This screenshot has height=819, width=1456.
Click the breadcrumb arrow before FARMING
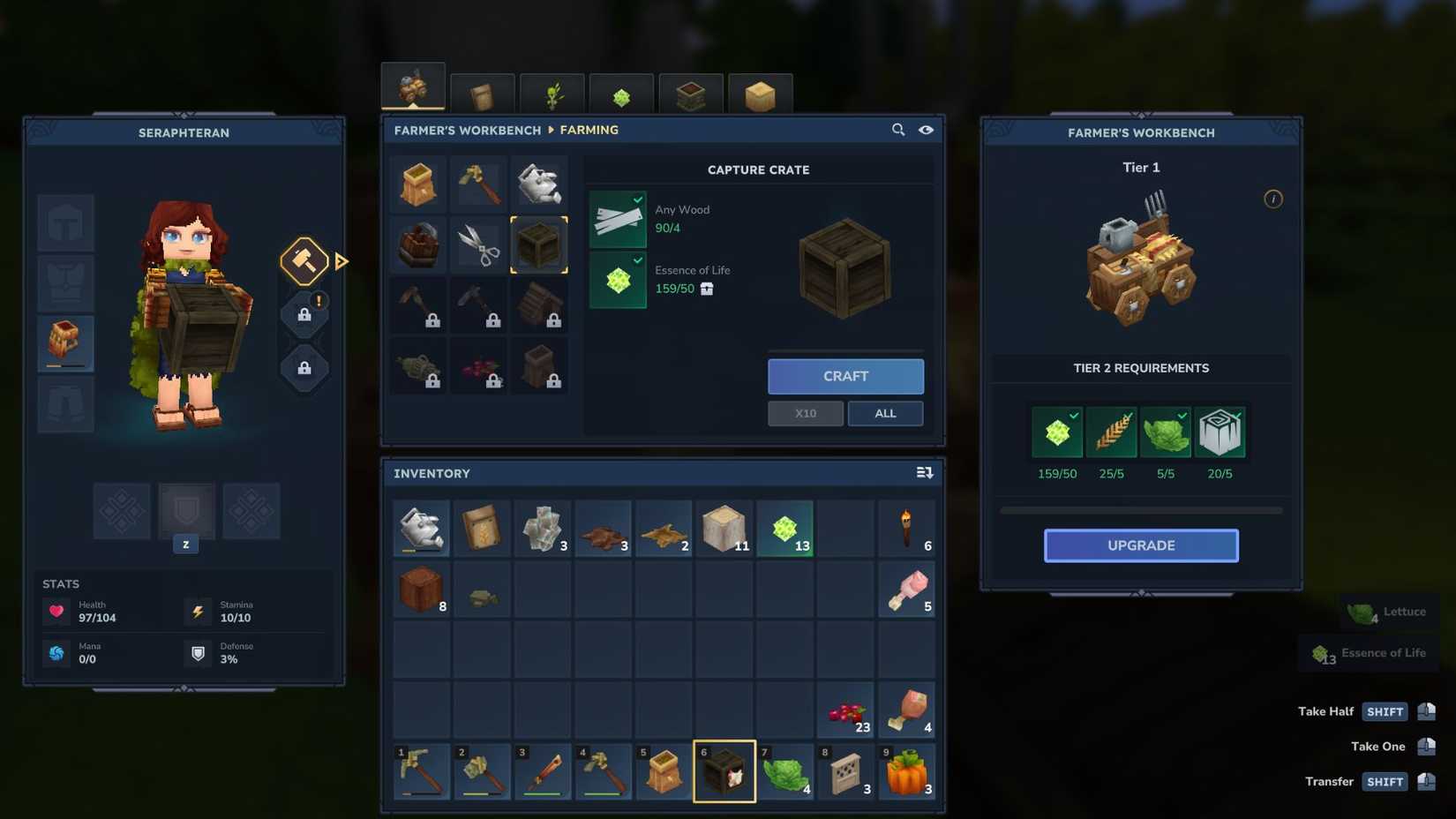click(552, 130)
